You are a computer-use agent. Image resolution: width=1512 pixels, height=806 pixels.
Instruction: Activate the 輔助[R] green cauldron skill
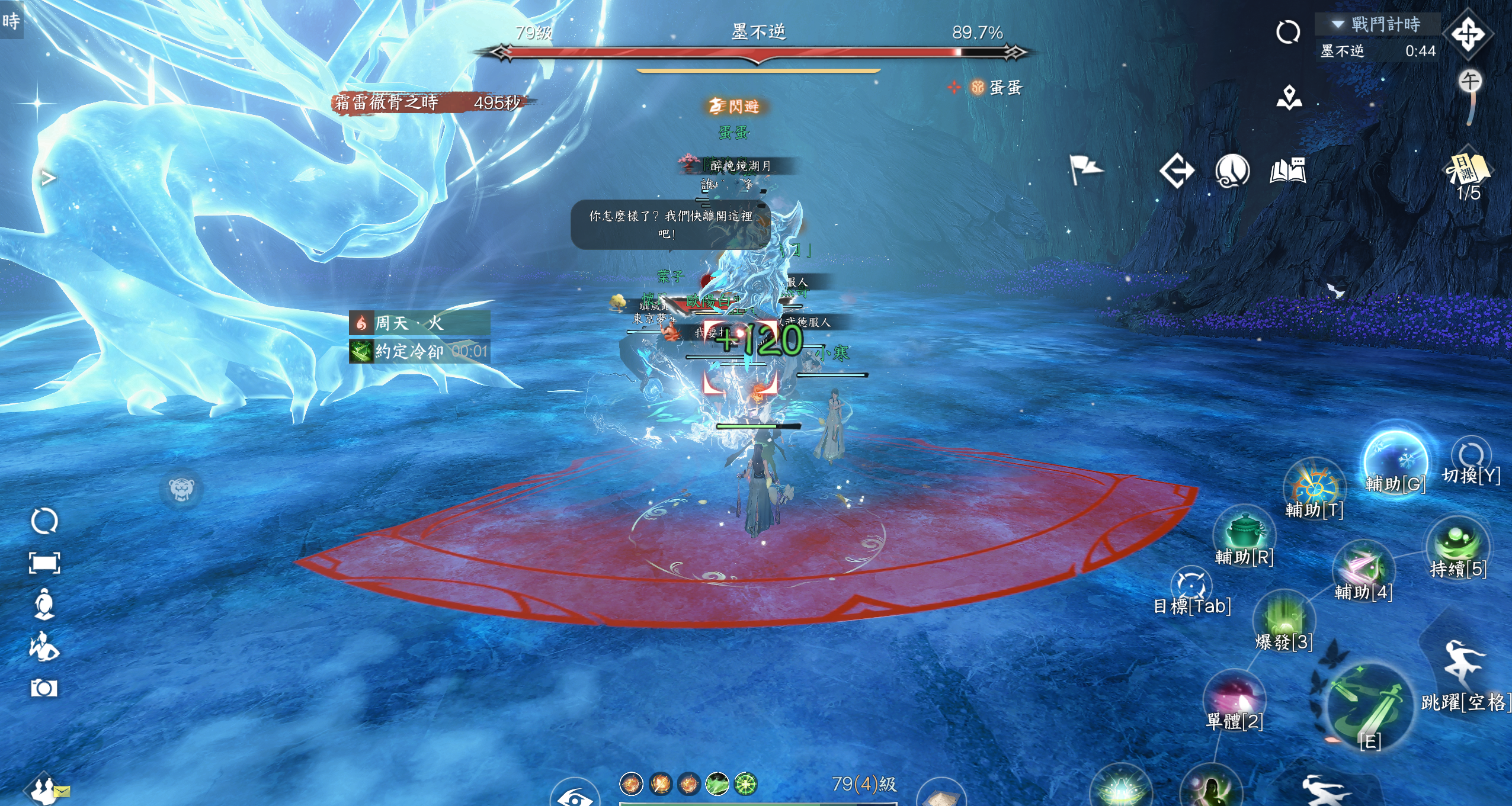1243,531
